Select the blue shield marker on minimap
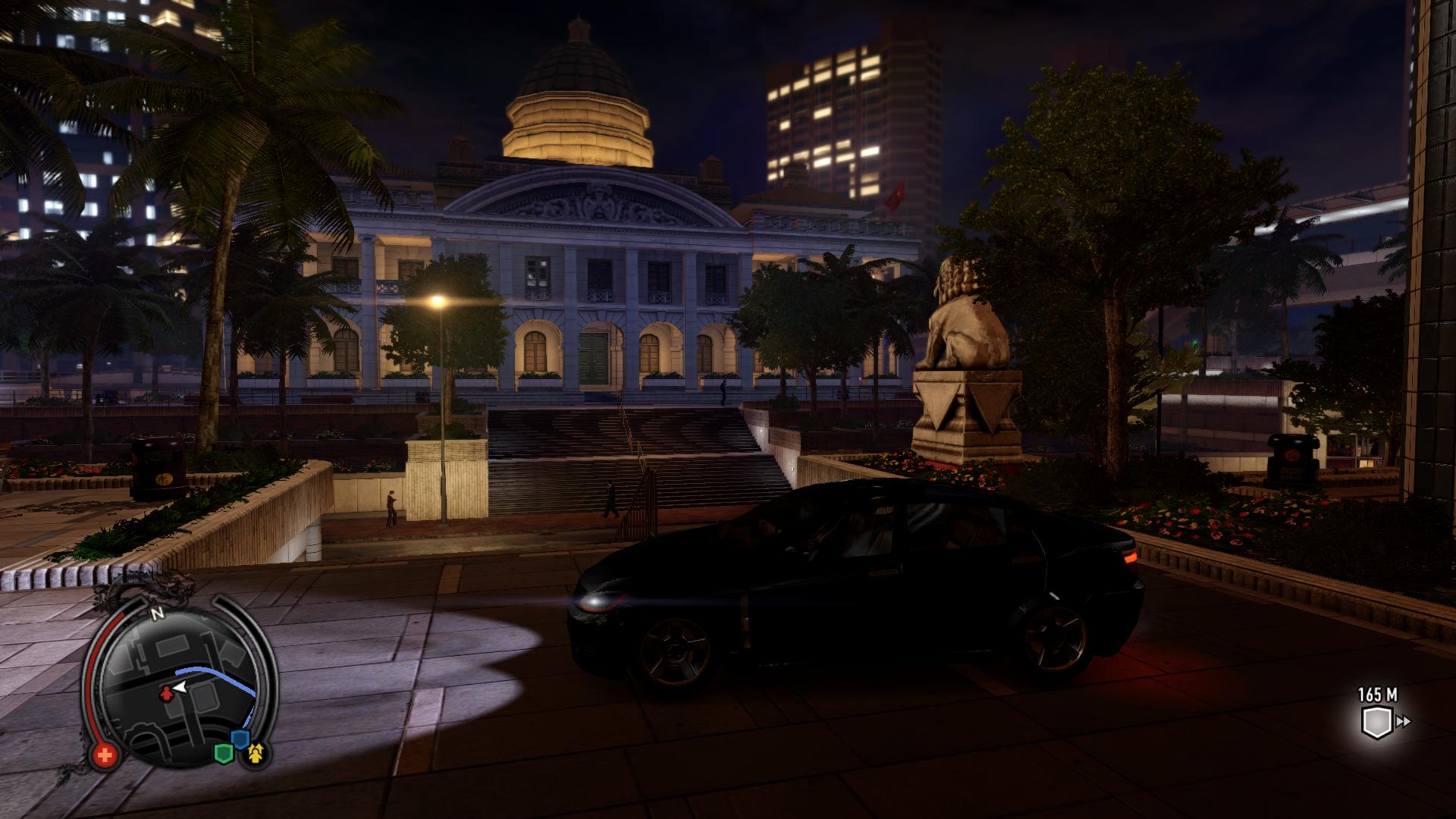Viewport: 1456px width, 819px height. pyautogui.click(x=240, y=739)
